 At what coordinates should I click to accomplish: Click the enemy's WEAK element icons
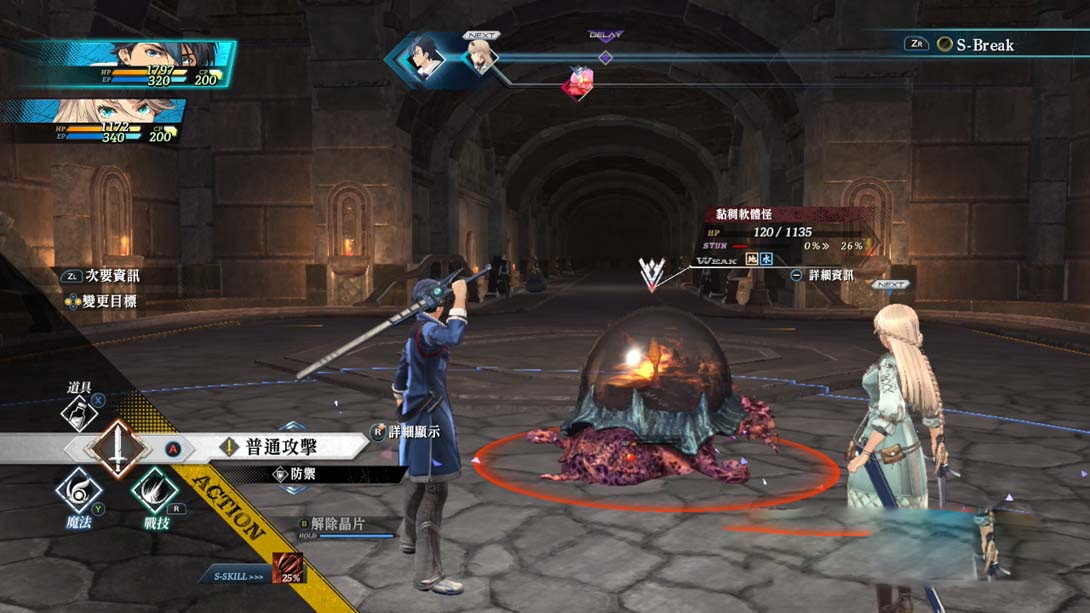(759, 259)
